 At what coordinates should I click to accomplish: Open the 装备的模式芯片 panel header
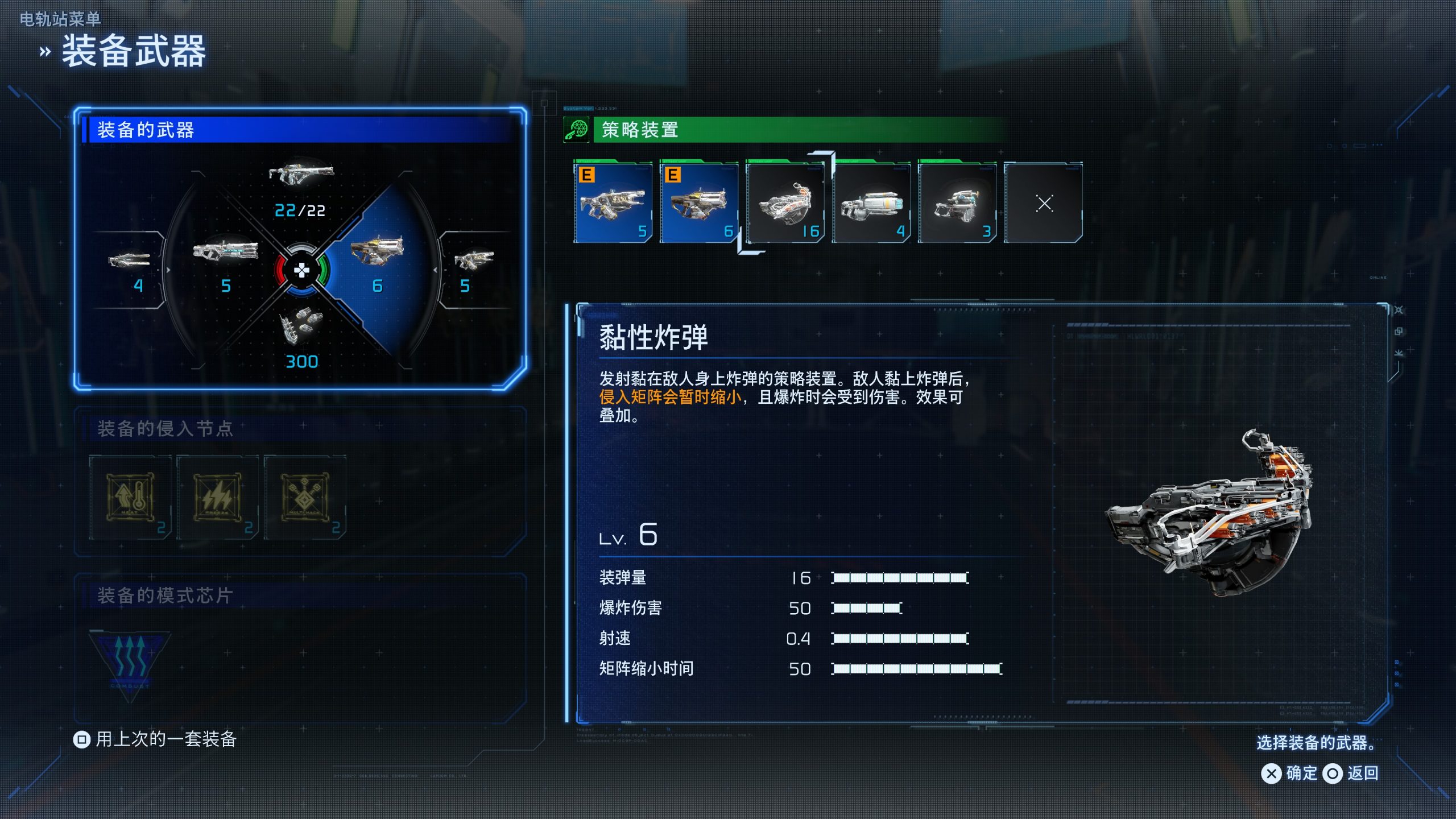click(x=165, y=595)
